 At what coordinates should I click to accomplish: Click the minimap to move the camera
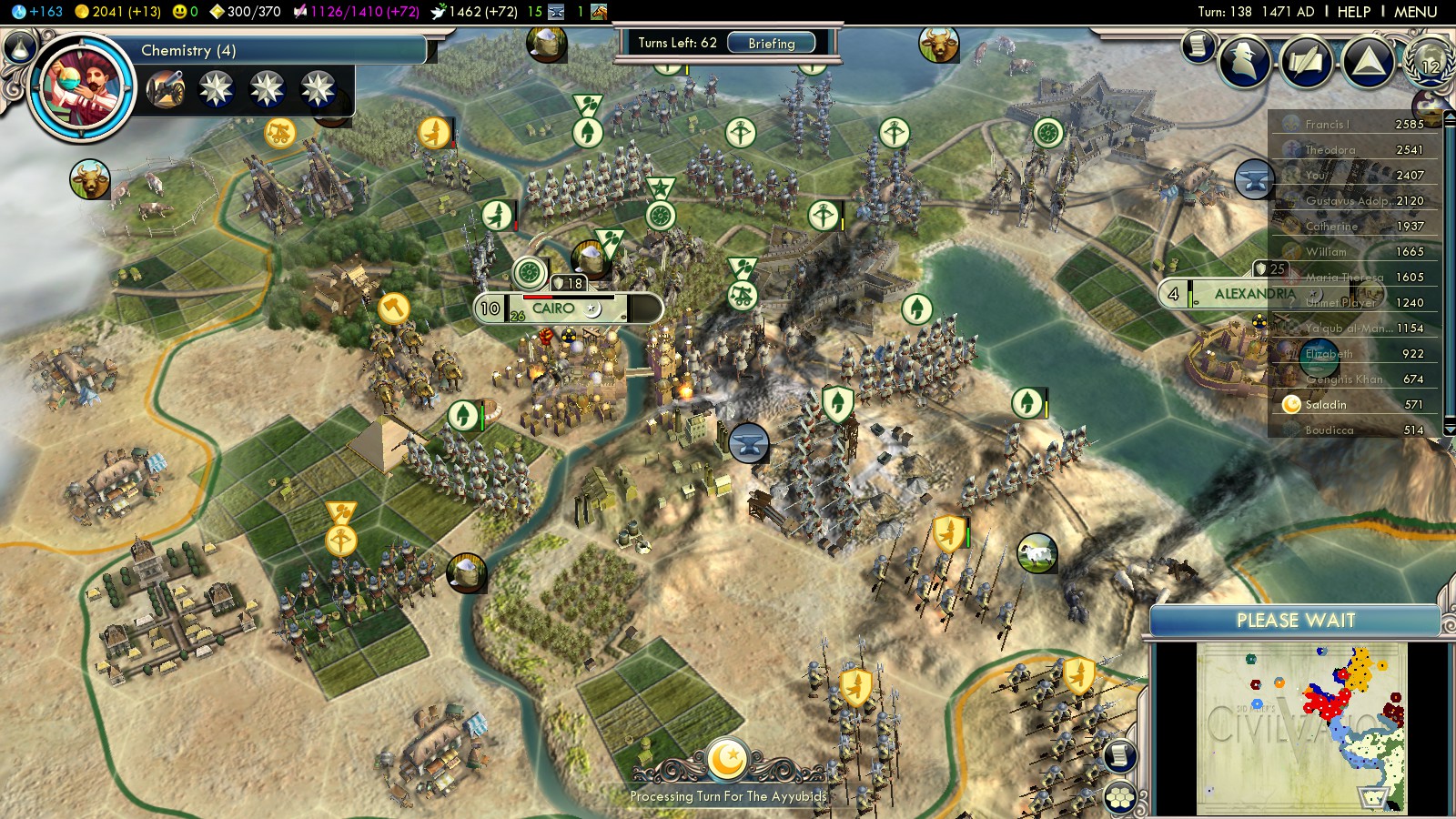pyautogui.click(x=1301, y=726)
